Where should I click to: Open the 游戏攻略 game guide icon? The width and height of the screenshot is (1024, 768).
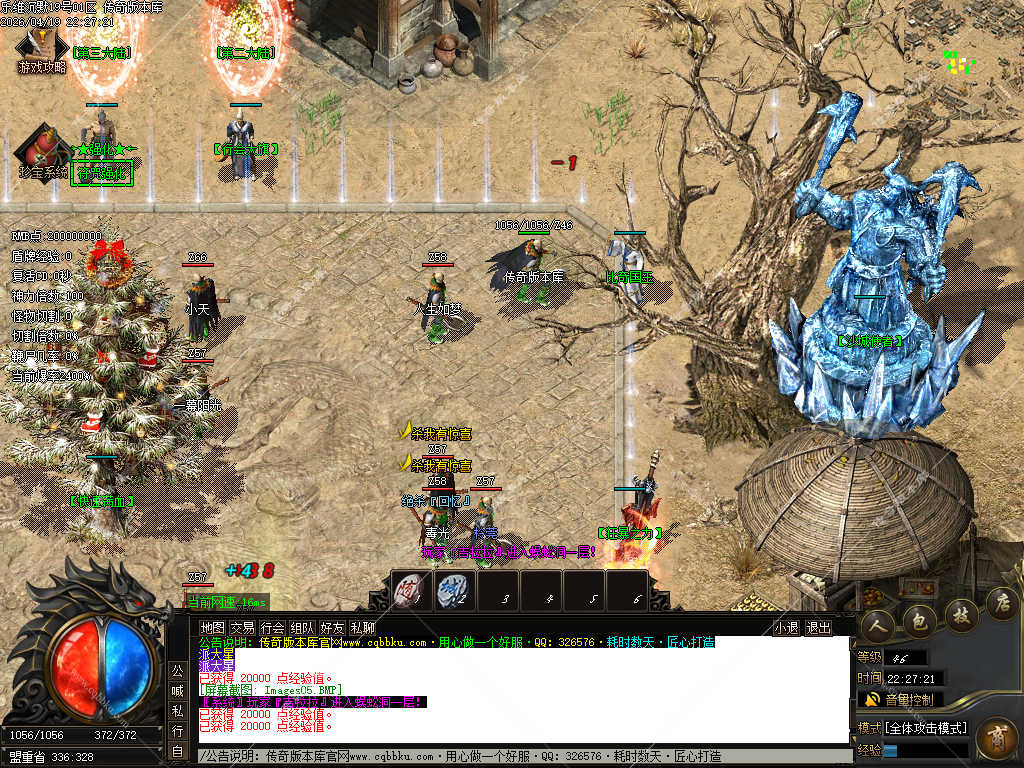[x=41, y=51]
